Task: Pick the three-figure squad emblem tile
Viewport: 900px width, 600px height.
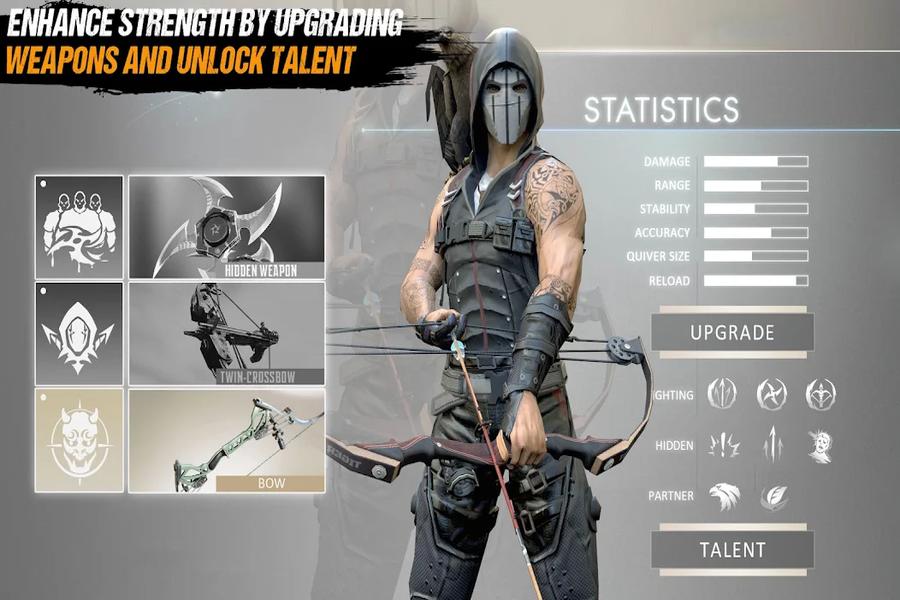Action: [79, 227]
